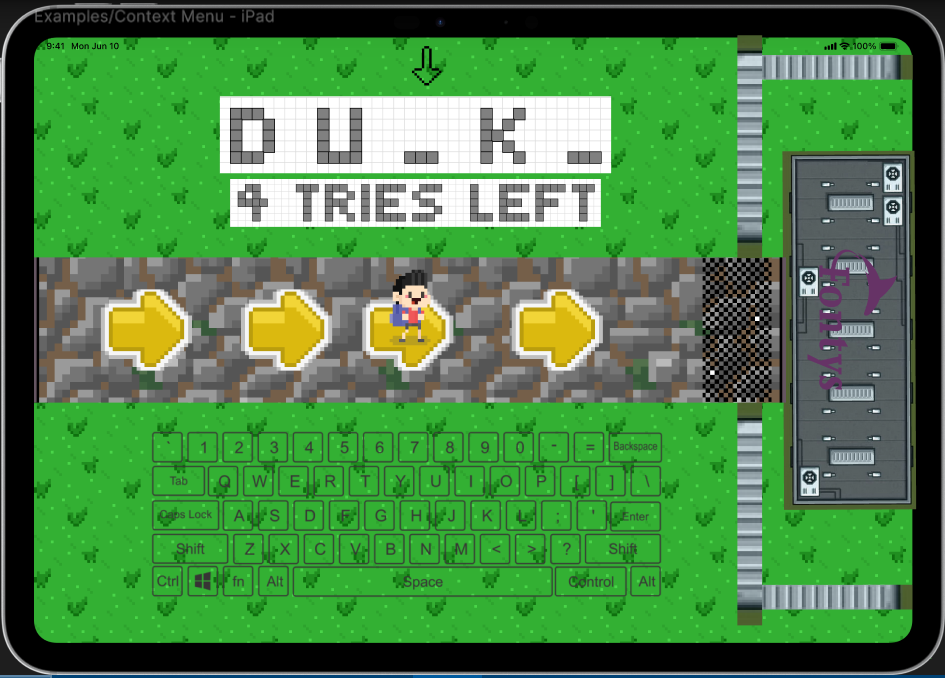The height and width of the screenshot is (678, 945).
Task: Click the Tab key
Action: [179, 481]
